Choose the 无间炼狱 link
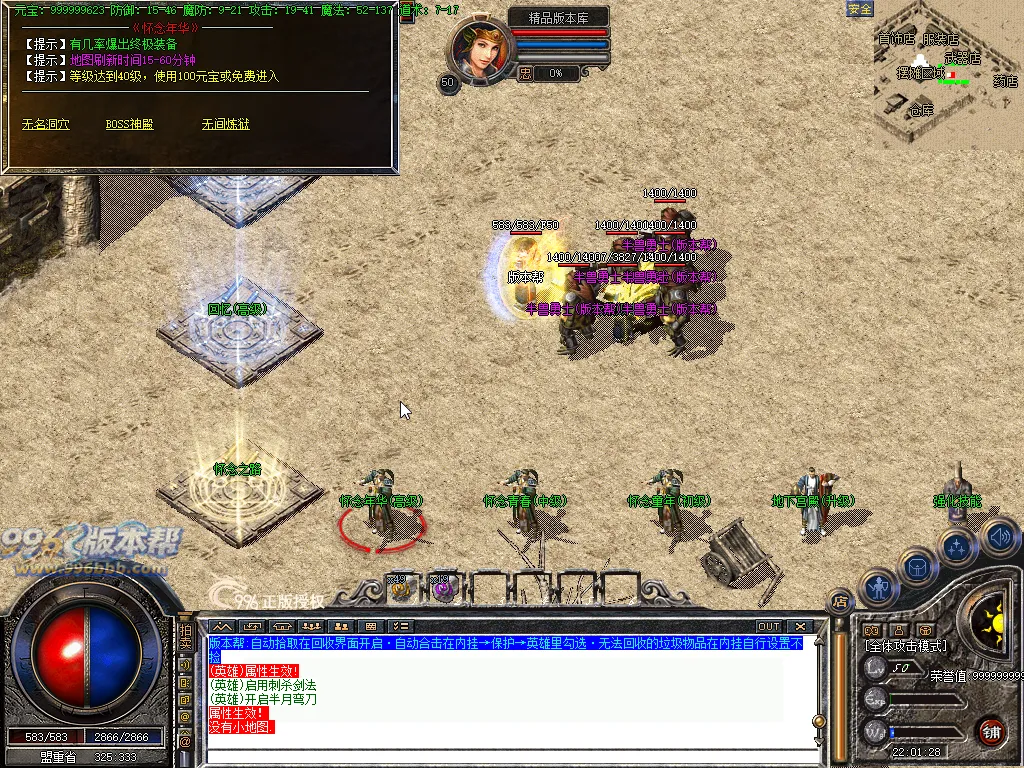This screenshot has width=1024, height=768. [225, 125]
